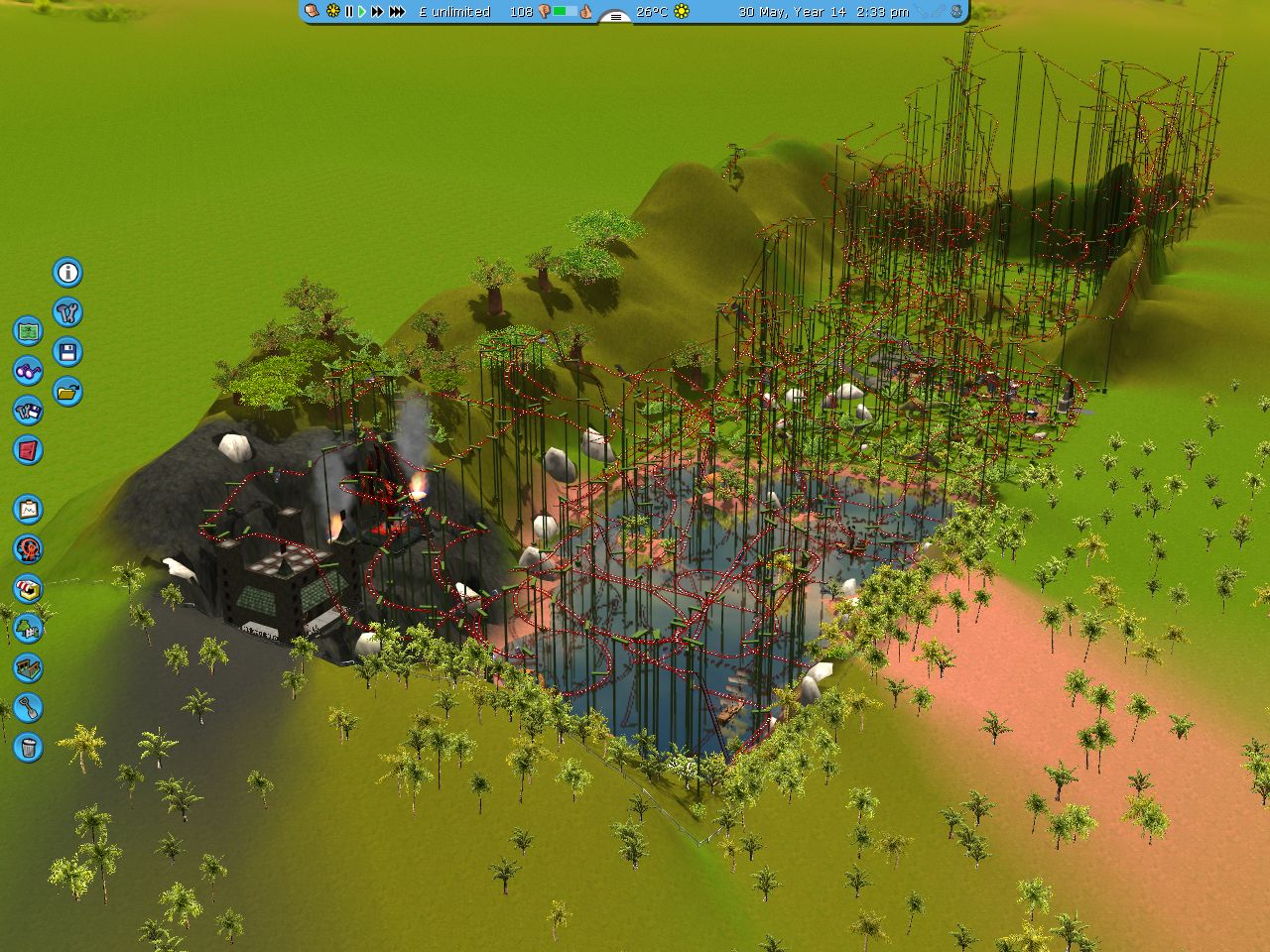Screen dimensions: 1270x952
Task: Save the park with the floppy disk icon
Action: click(x=67, y=352)
